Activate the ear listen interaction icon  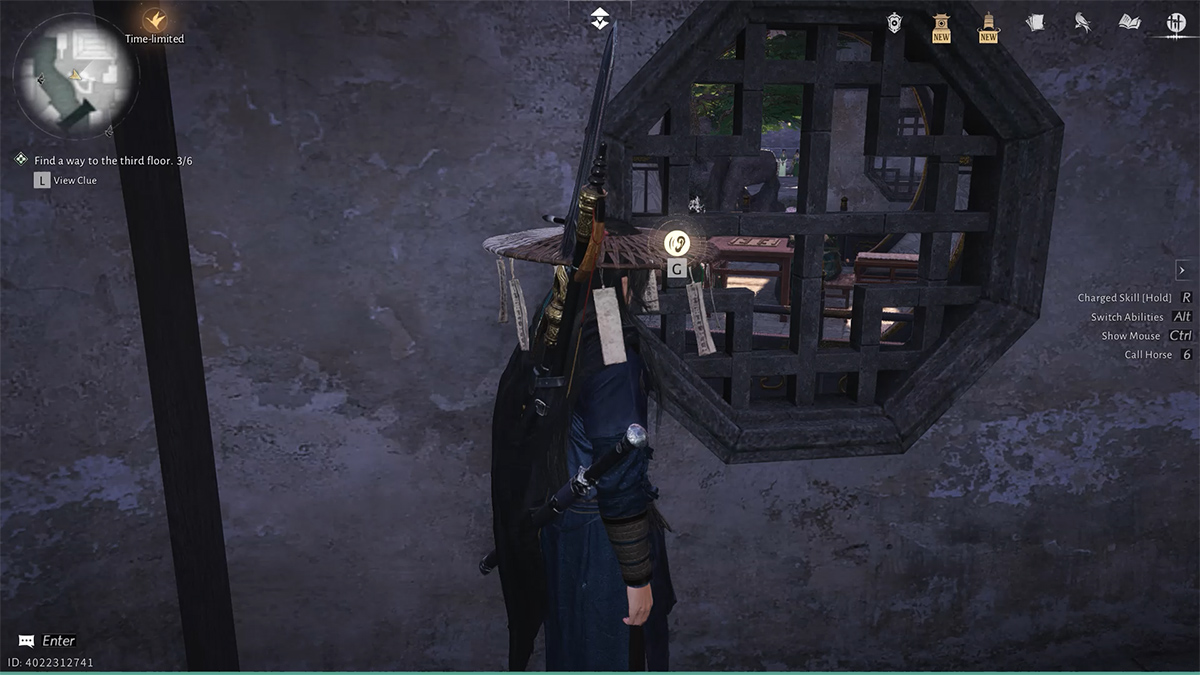click(678, 242)
